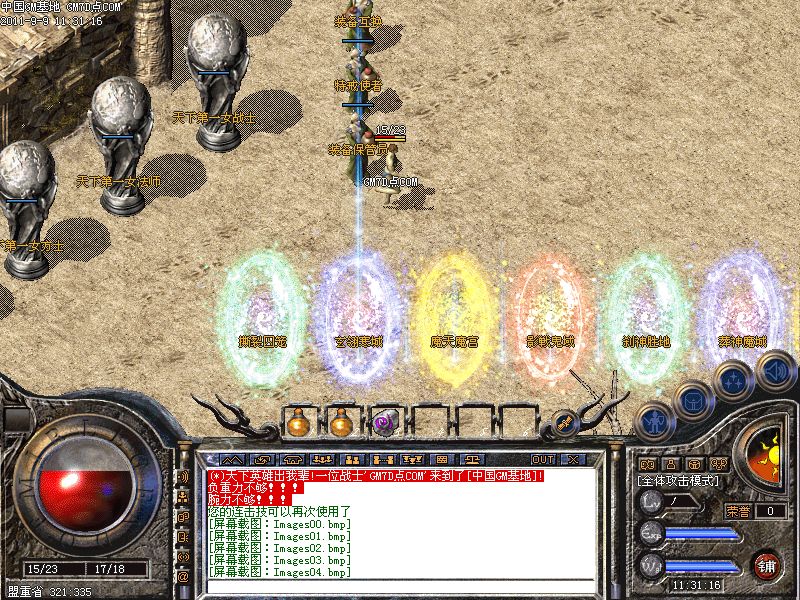Open the character status round button
This screenshot has height=600, width=800.
click(x=652, y=420)
